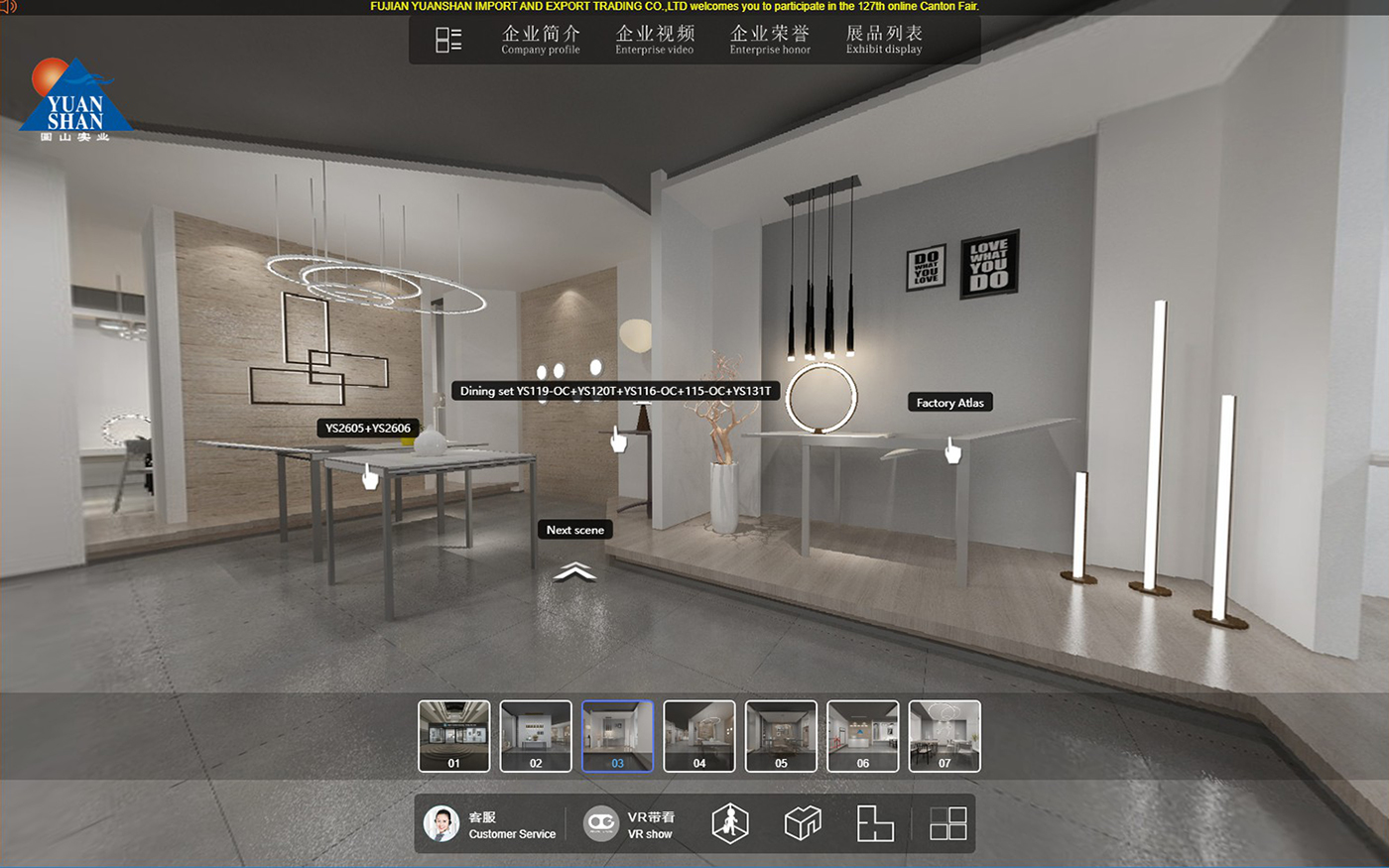Image resolution: width=1389 pixels, height=868 pixels.
Task: Jump to scene thumbnail 04
Action: 699,736
